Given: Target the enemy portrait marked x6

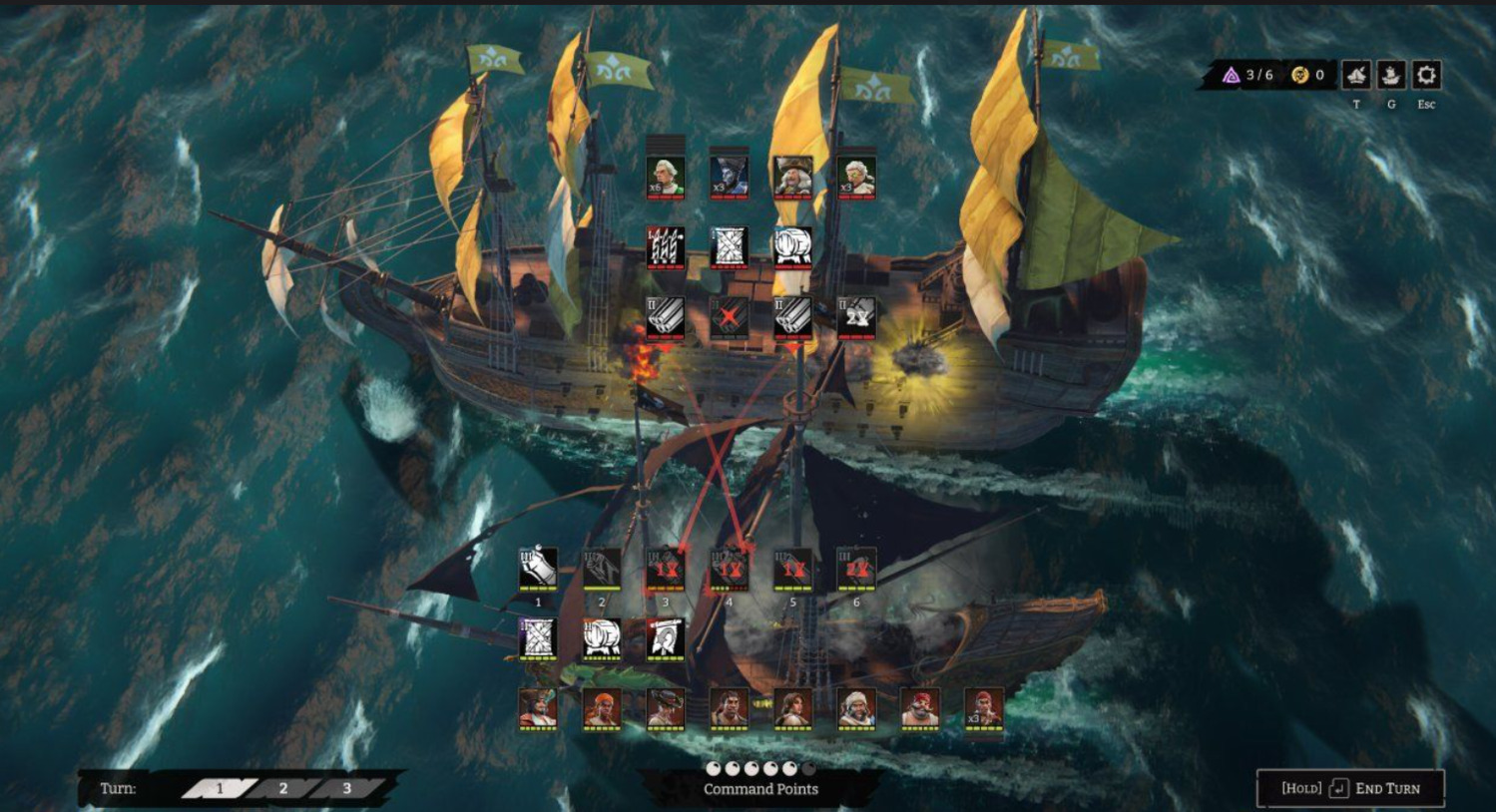Looking at the screenshot, I should (665, 177).
